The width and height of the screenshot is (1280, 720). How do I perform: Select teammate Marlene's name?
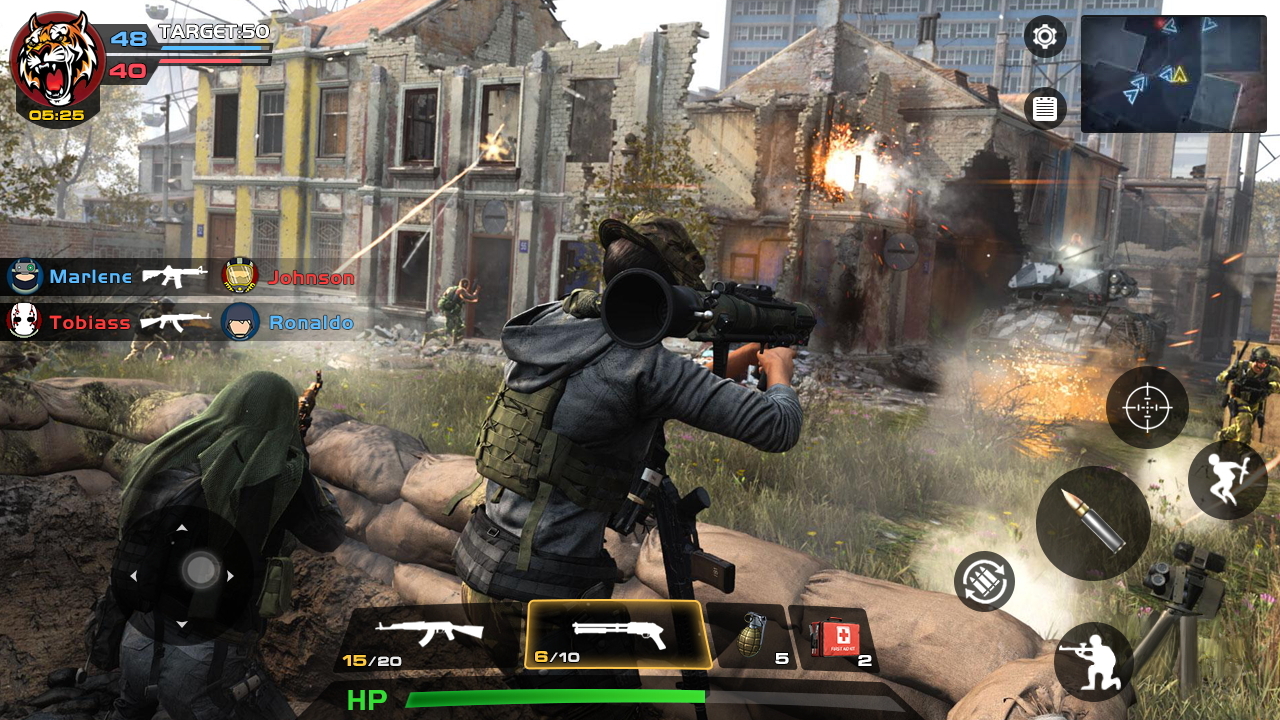point(90,277)
